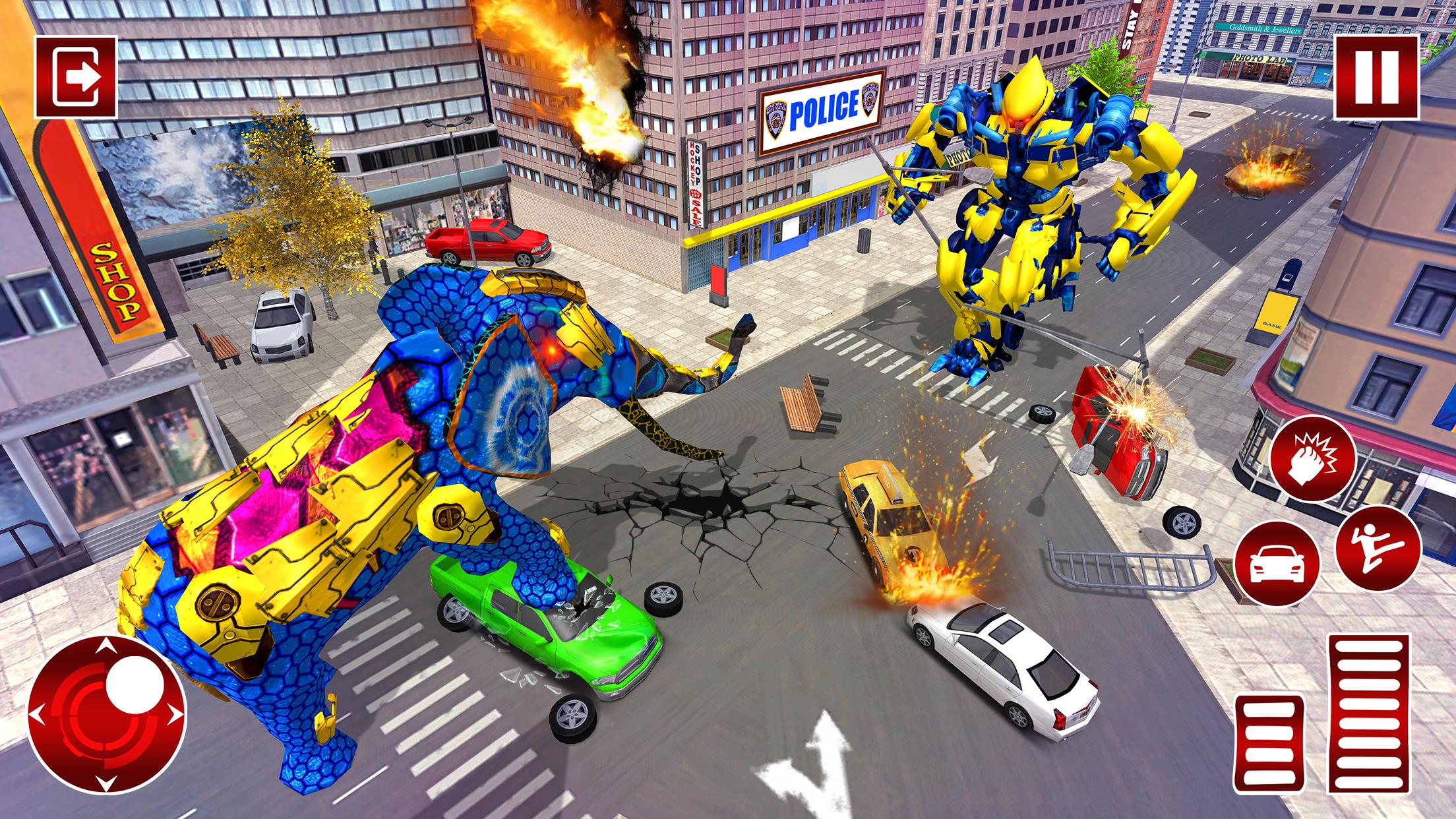Tap the exit door button

[x=76, y=77]
